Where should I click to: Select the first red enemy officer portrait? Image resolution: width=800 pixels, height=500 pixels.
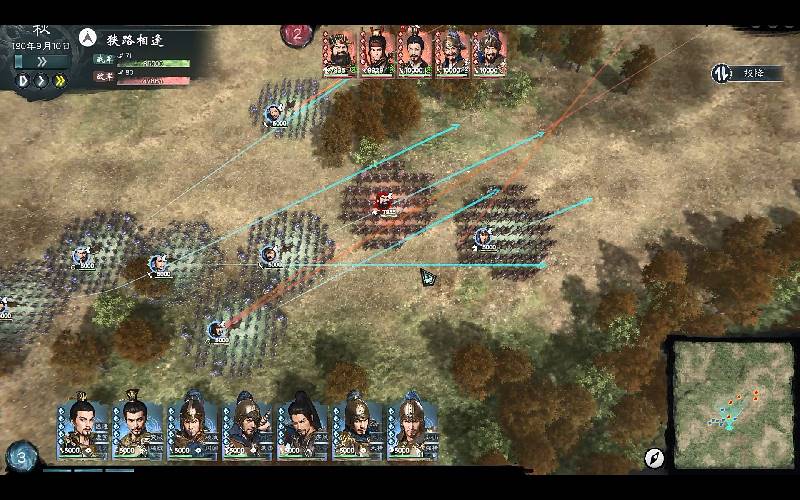coord(340,51)
